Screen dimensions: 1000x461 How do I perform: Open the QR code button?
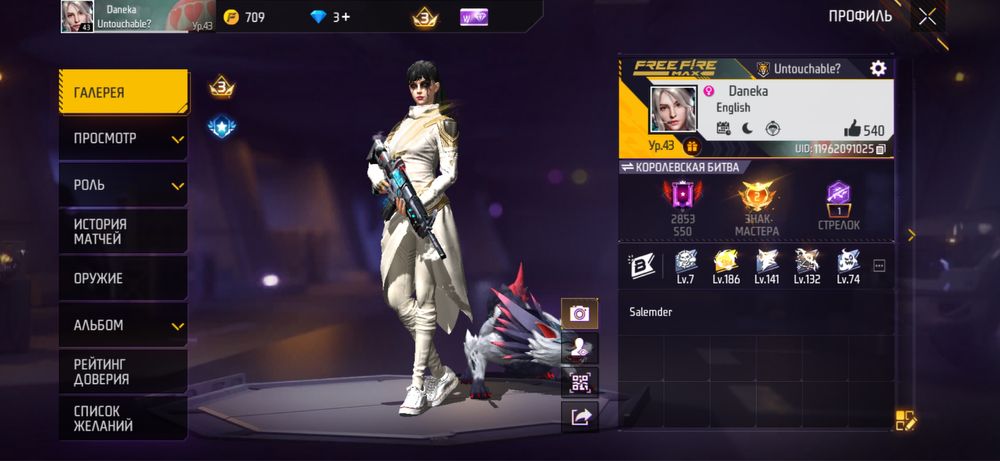(579, 382)
